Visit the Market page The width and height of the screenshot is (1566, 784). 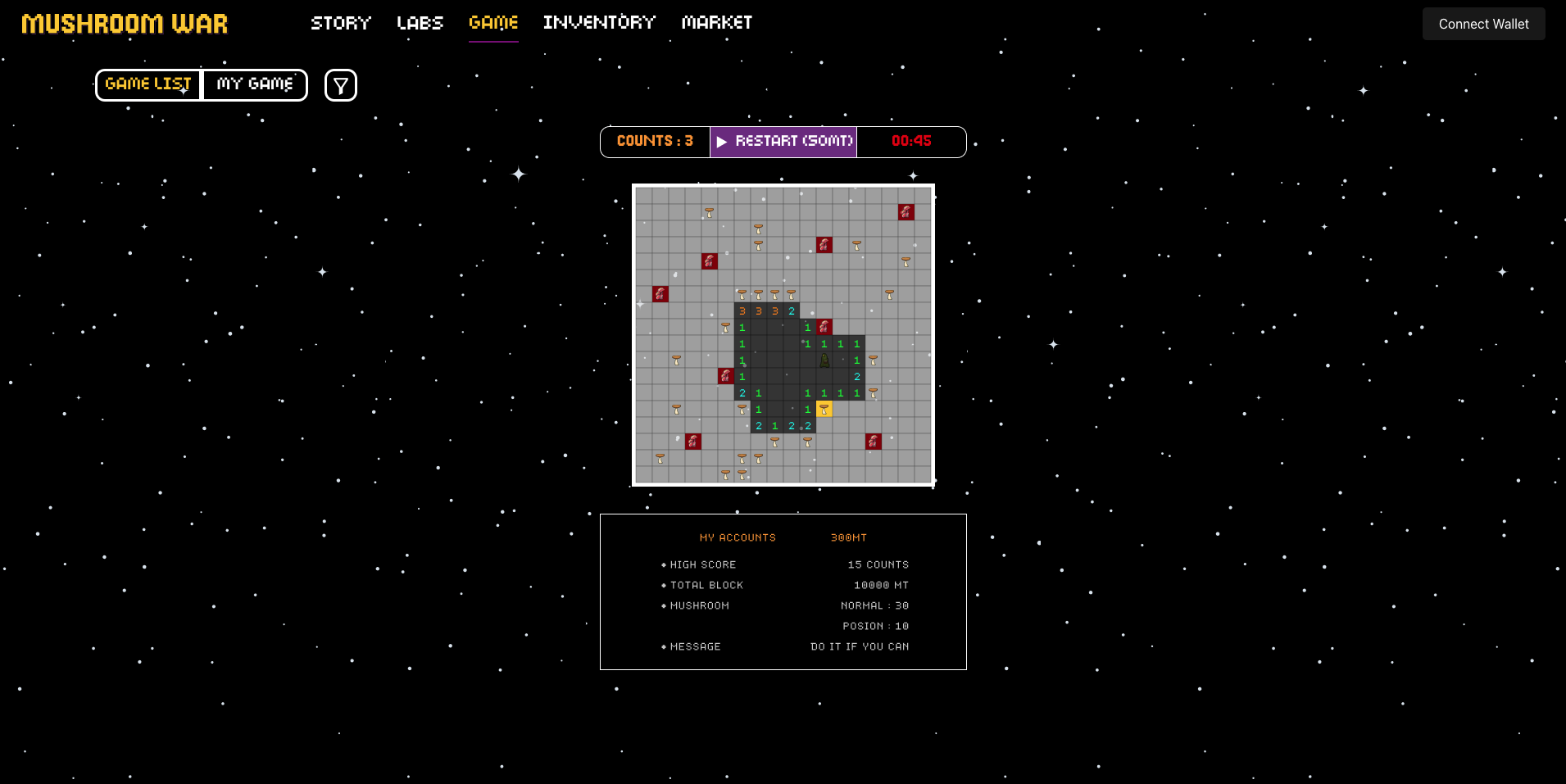tap(717, 23)
